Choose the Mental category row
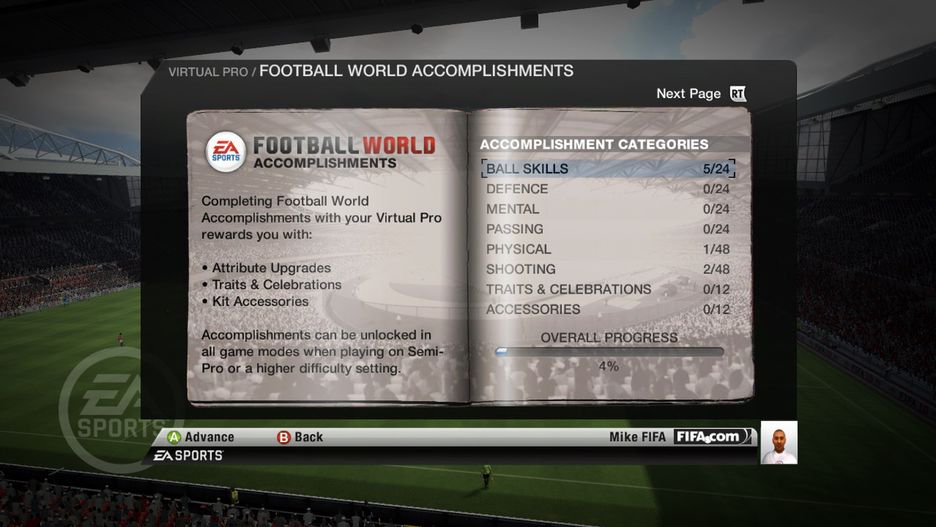The width and height of the screenshot is (936, 527). pos(607,209)
